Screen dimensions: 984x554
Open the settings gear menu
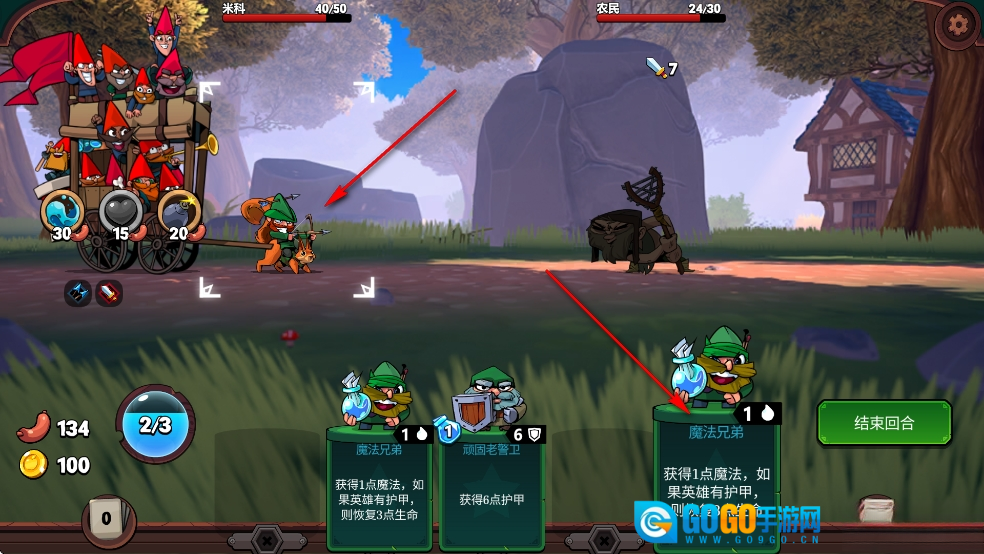pyautogui.click(x=958, y=23)
